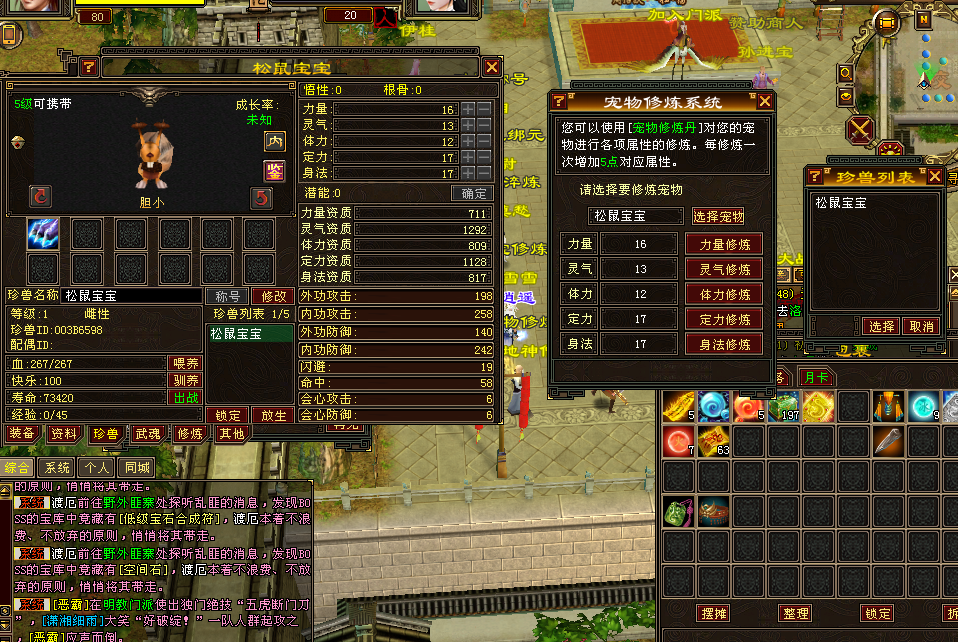Close the 珍兽列表 window
958x642 pixels.
(x=935, y=177)
